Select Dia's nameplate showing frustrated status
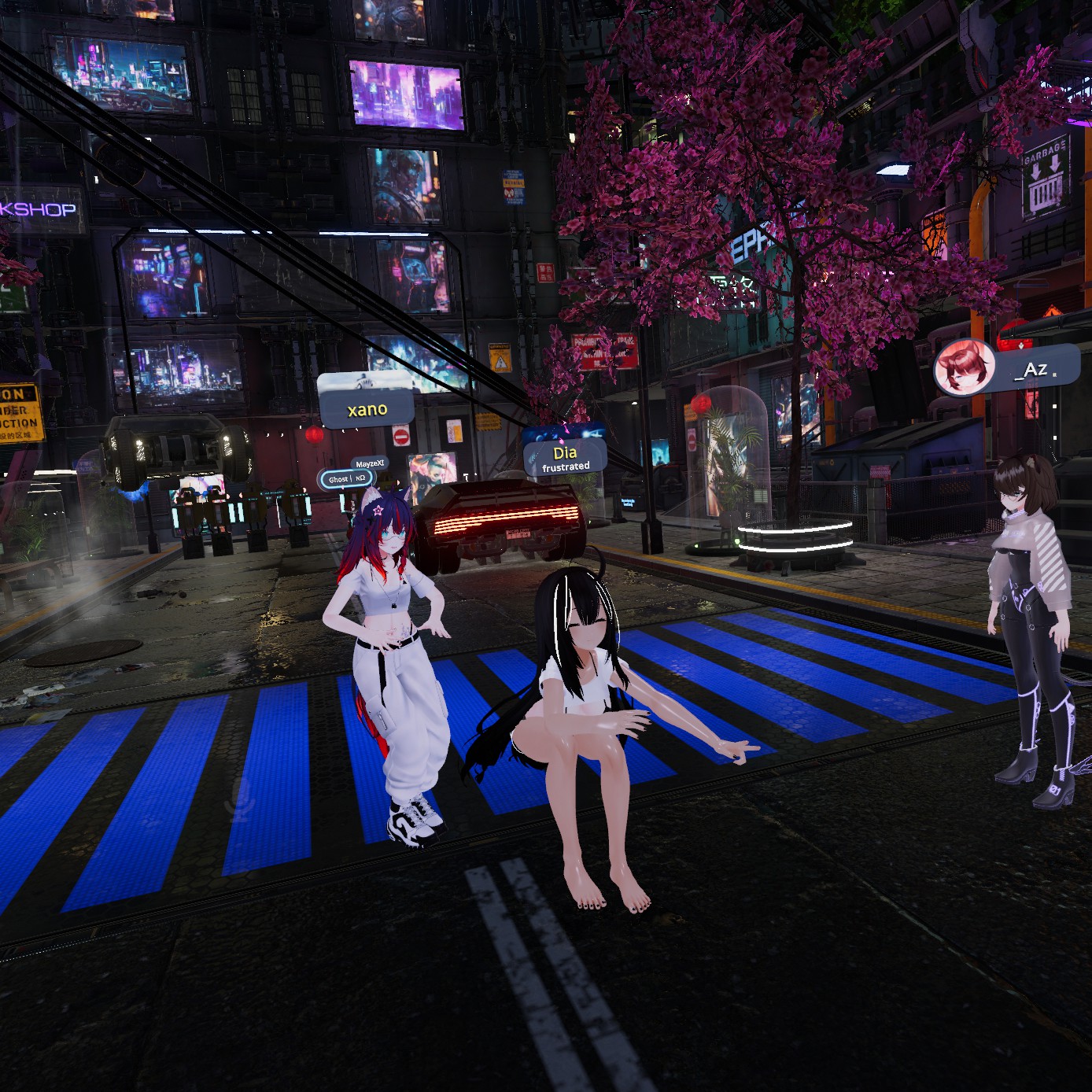The height and width of the screenshot is (1092, 1092). tap(565, 458)
